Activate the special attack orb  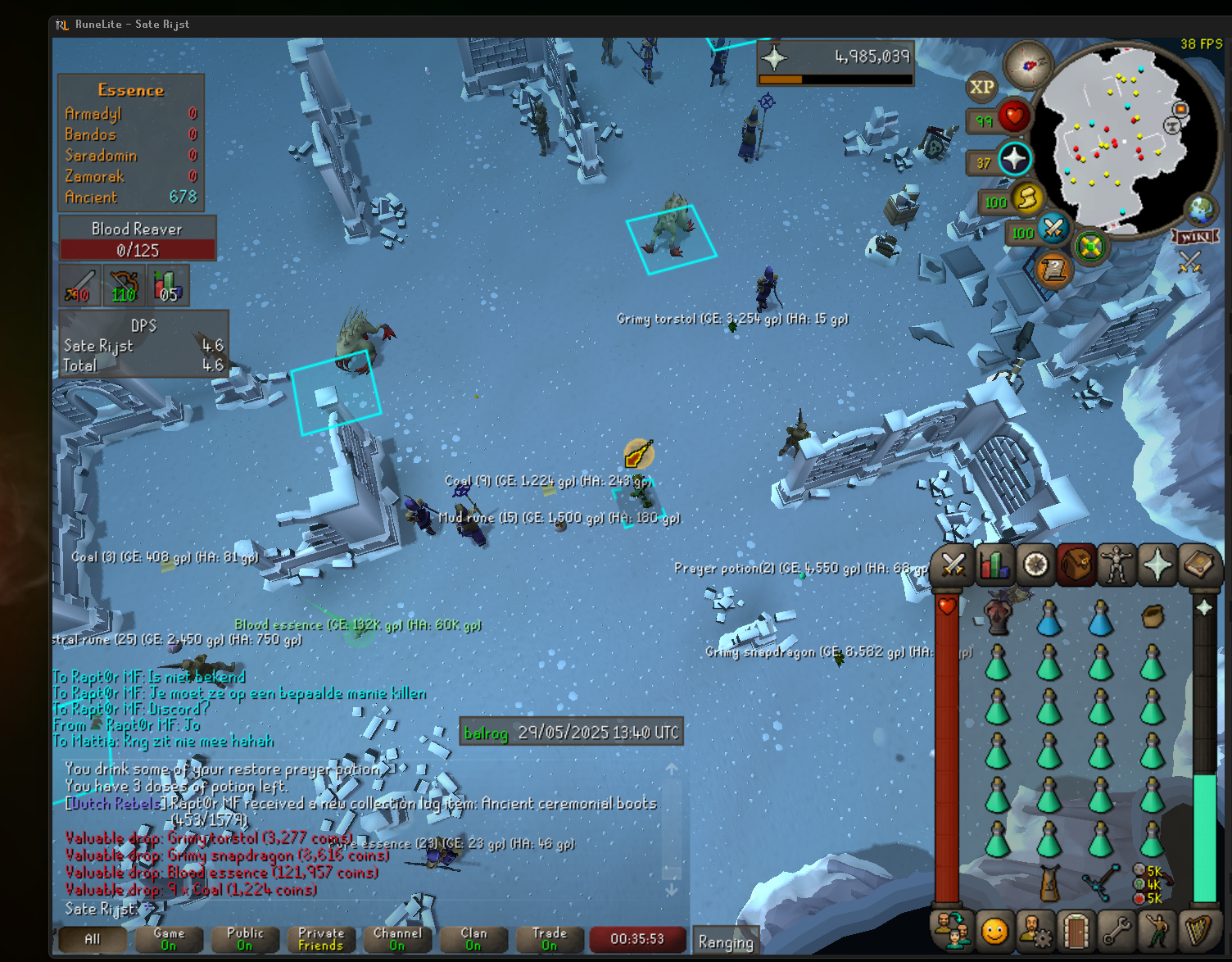click(x=1053, y=228)
